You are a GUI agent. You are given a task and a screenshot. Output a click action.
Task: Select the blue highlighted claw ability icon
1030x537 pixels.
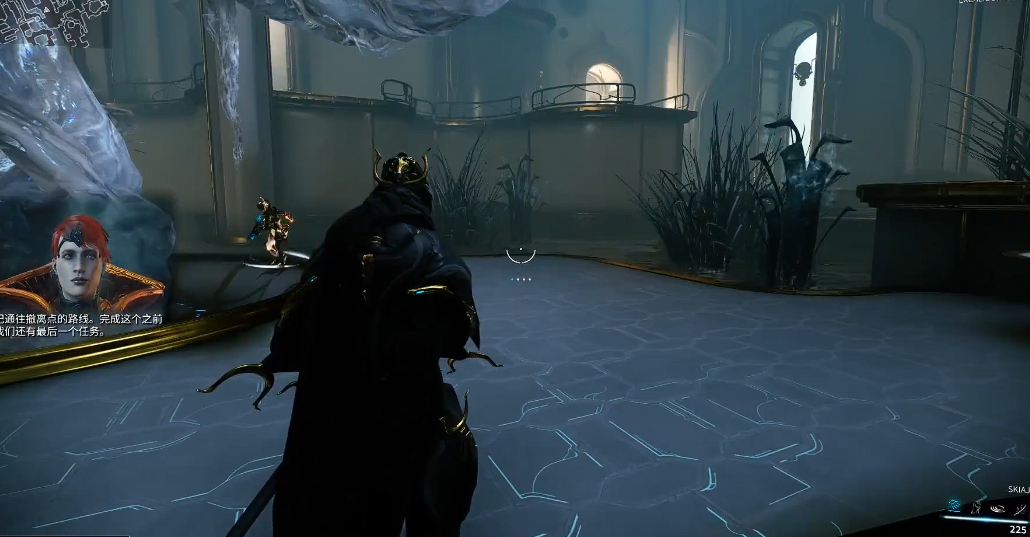[955, 507]
